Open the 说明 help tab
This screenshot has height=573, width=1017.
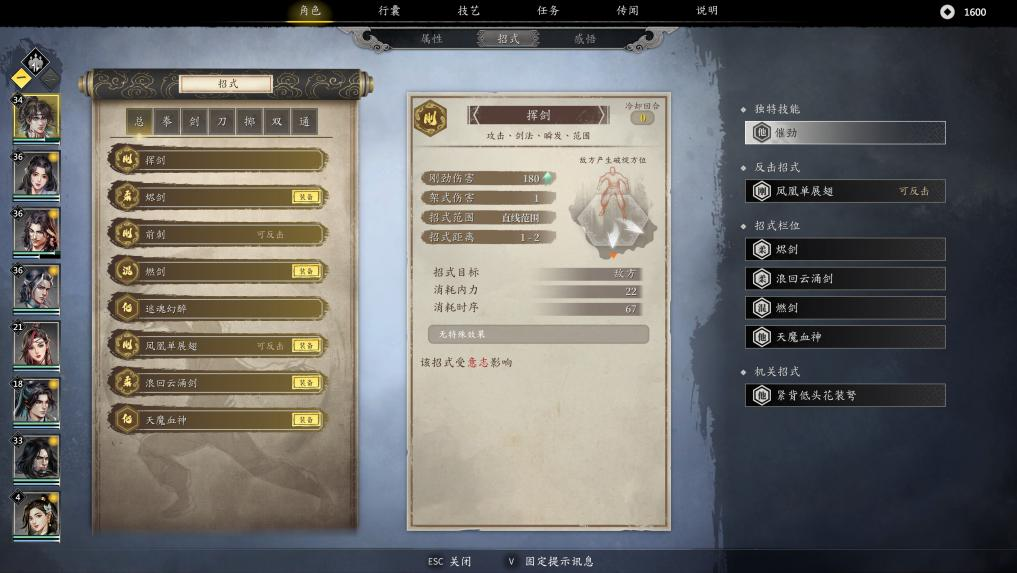point(706,11)
